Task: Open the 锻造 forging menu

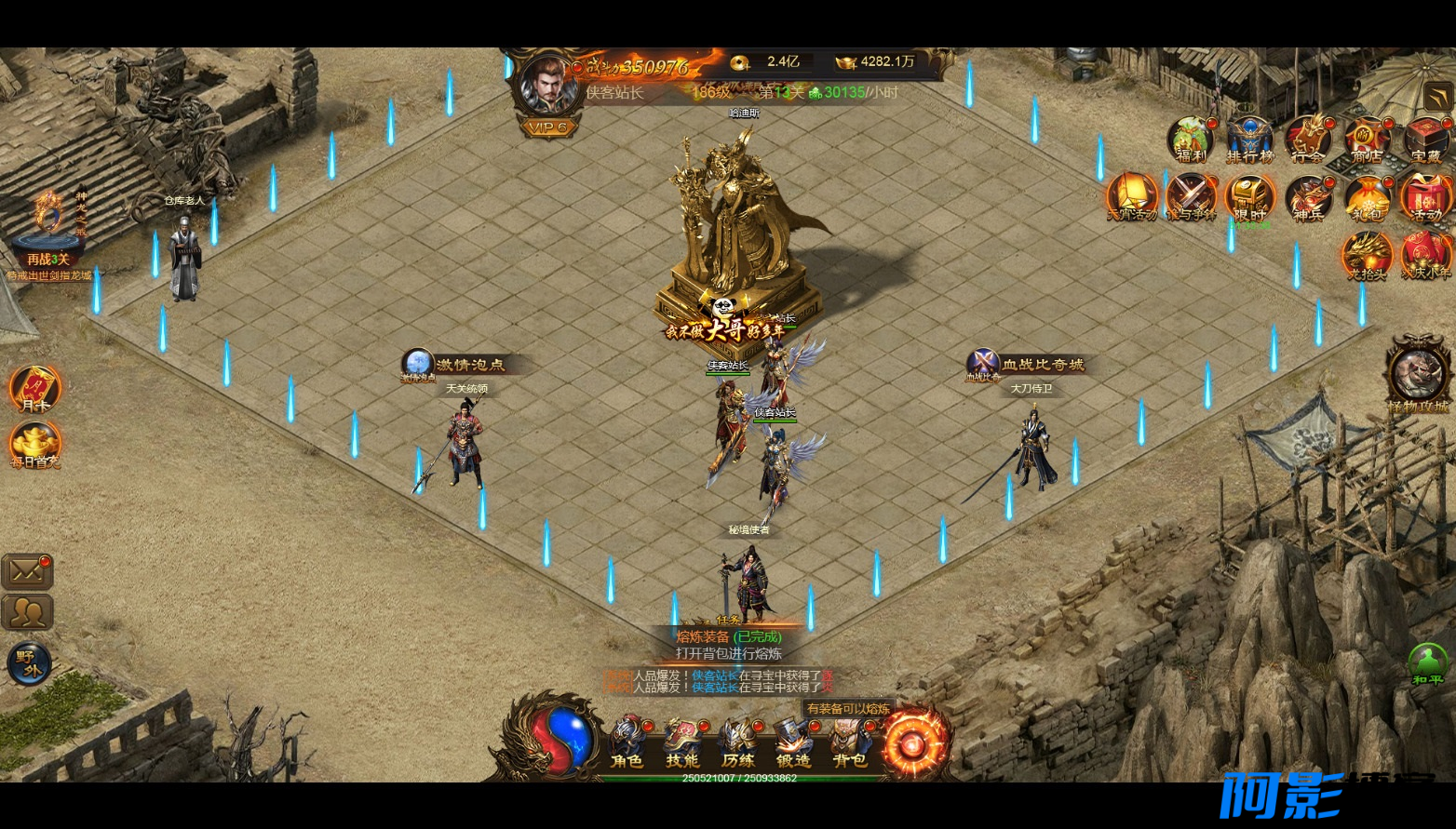Action: pos(794,741)
